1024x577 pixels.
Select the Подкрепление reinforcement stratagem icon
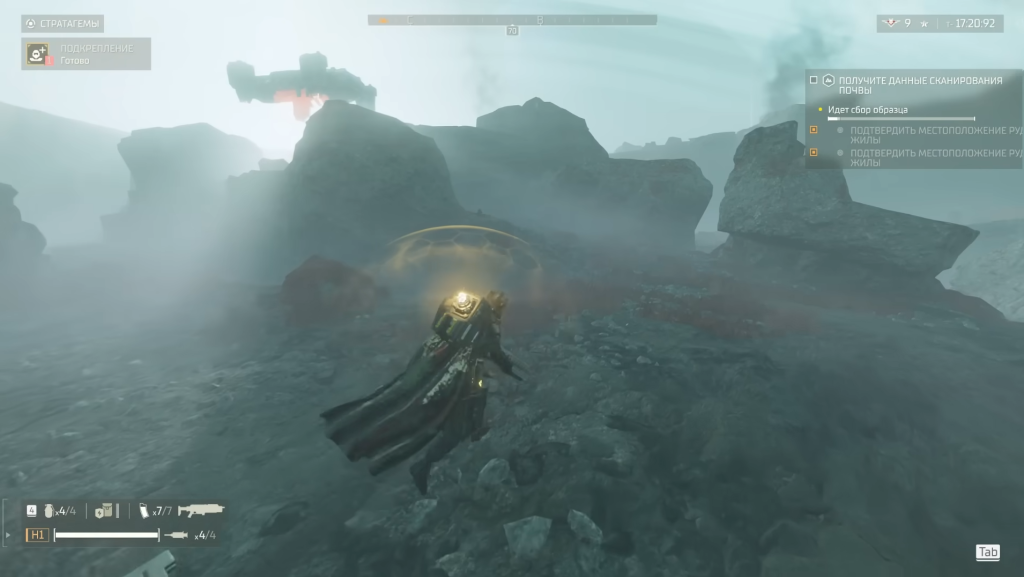coord(36,54)
